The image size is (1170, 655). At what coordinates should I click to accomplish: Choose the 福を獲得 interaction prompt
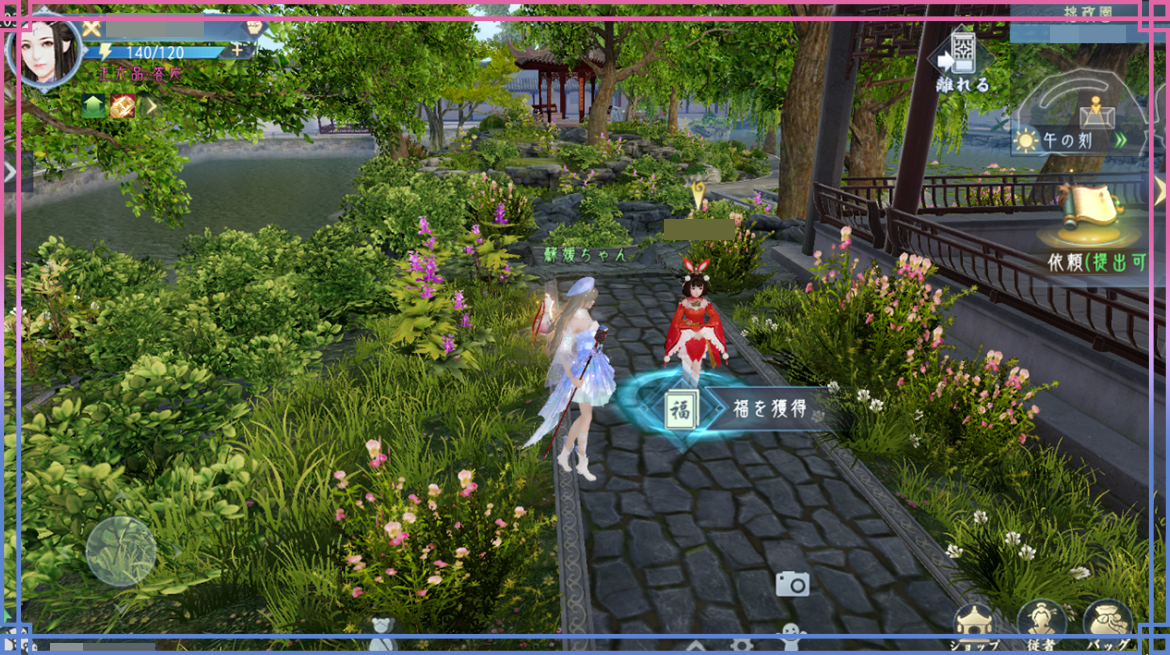pos(750,409)
